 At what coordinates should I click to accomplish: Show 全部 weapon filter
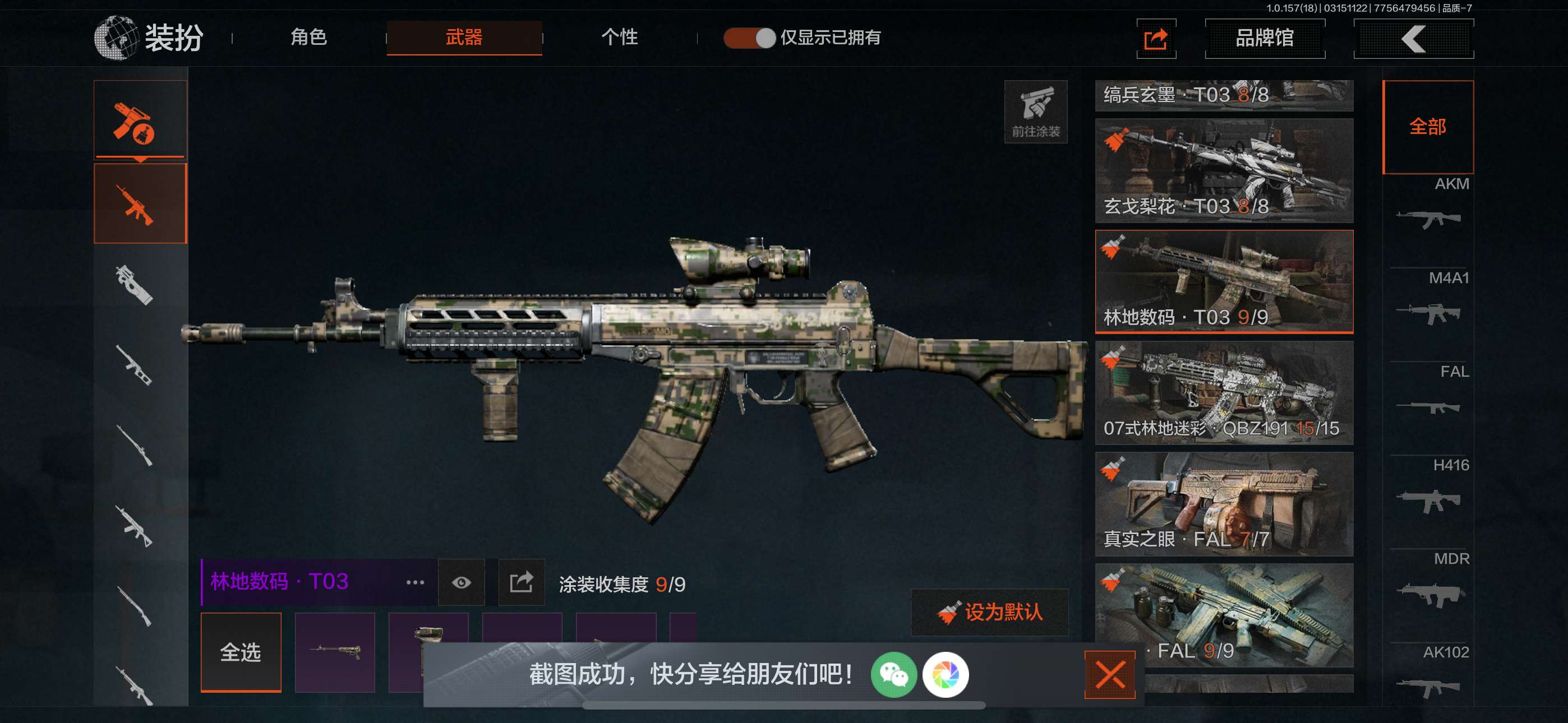(x=1427, y=127)
